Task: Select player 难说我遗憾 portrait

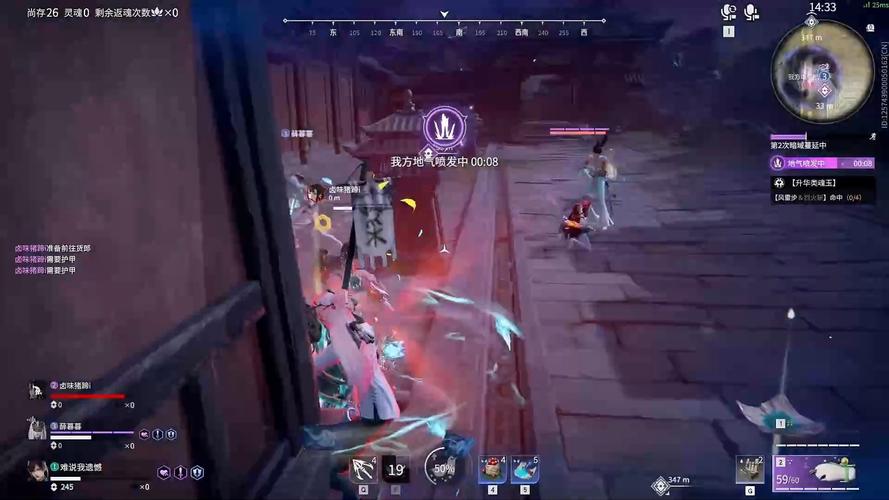Action: coord(37,470)
